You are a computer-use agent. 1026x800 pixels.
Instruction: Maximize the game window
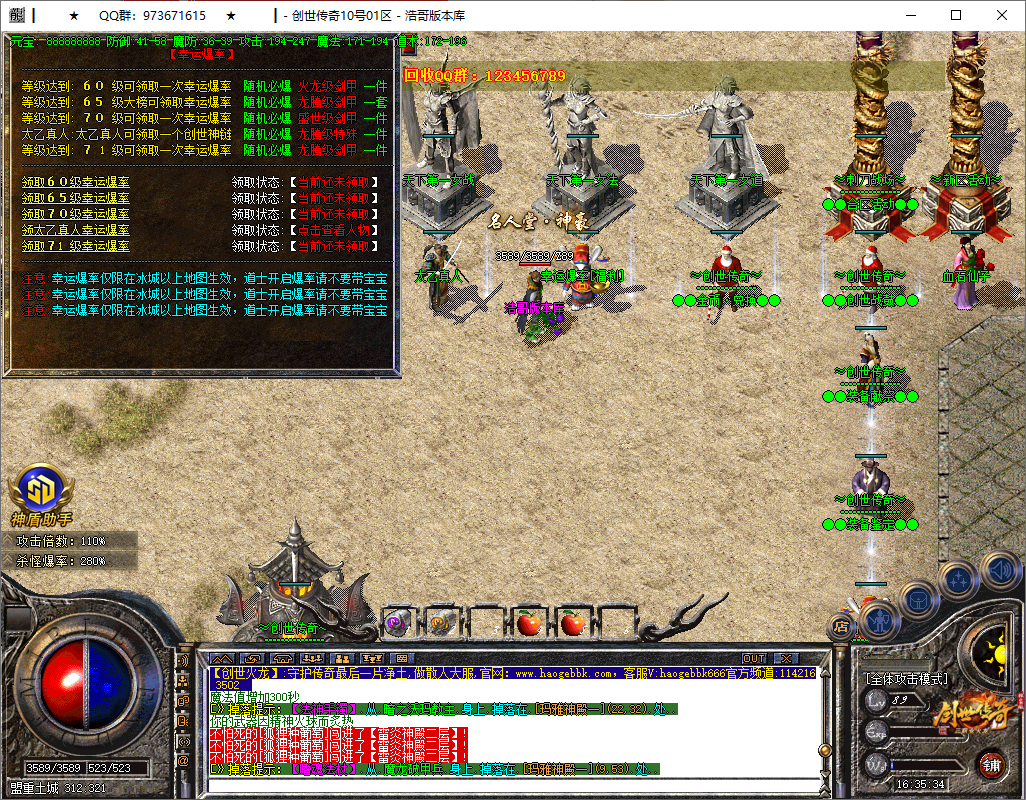(956, 15)
